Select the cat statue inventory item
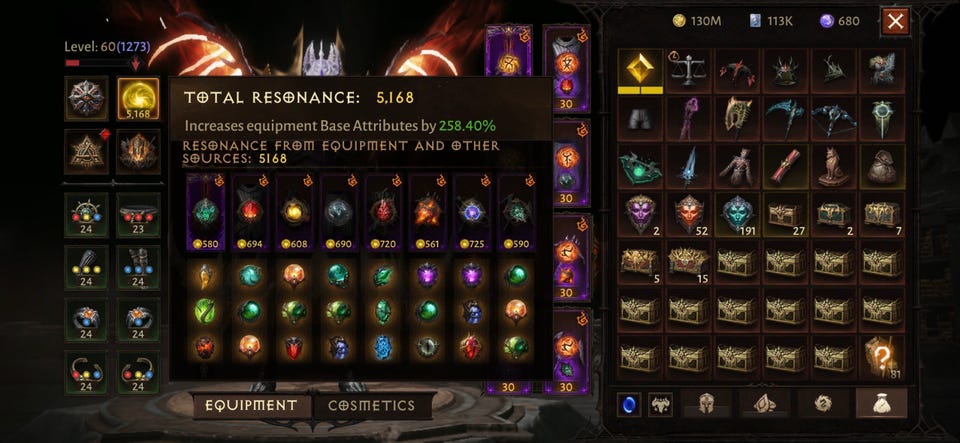Viewport: 960px width, 443px height. point(833,166)
